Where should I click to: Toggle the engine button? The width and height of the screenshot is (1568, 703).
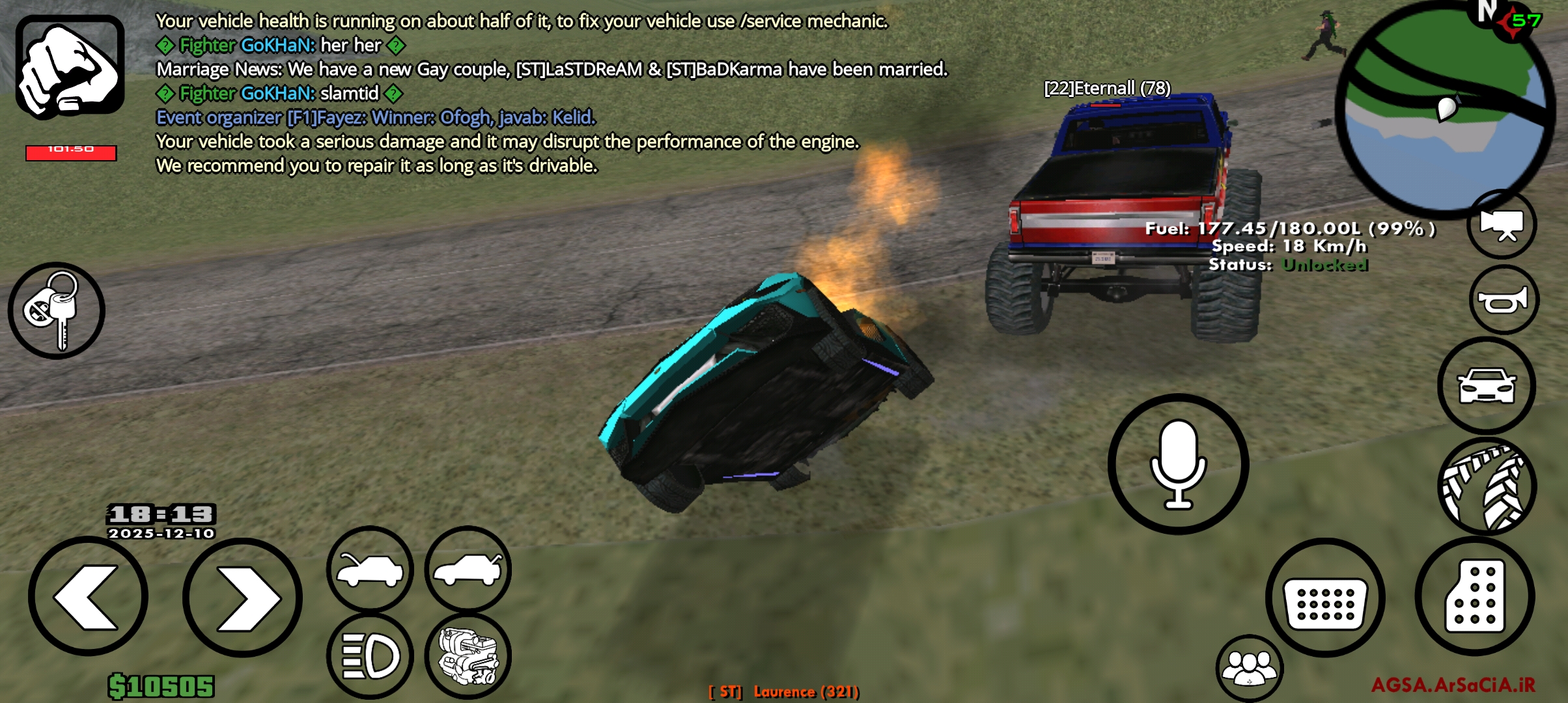pos(468,655)
